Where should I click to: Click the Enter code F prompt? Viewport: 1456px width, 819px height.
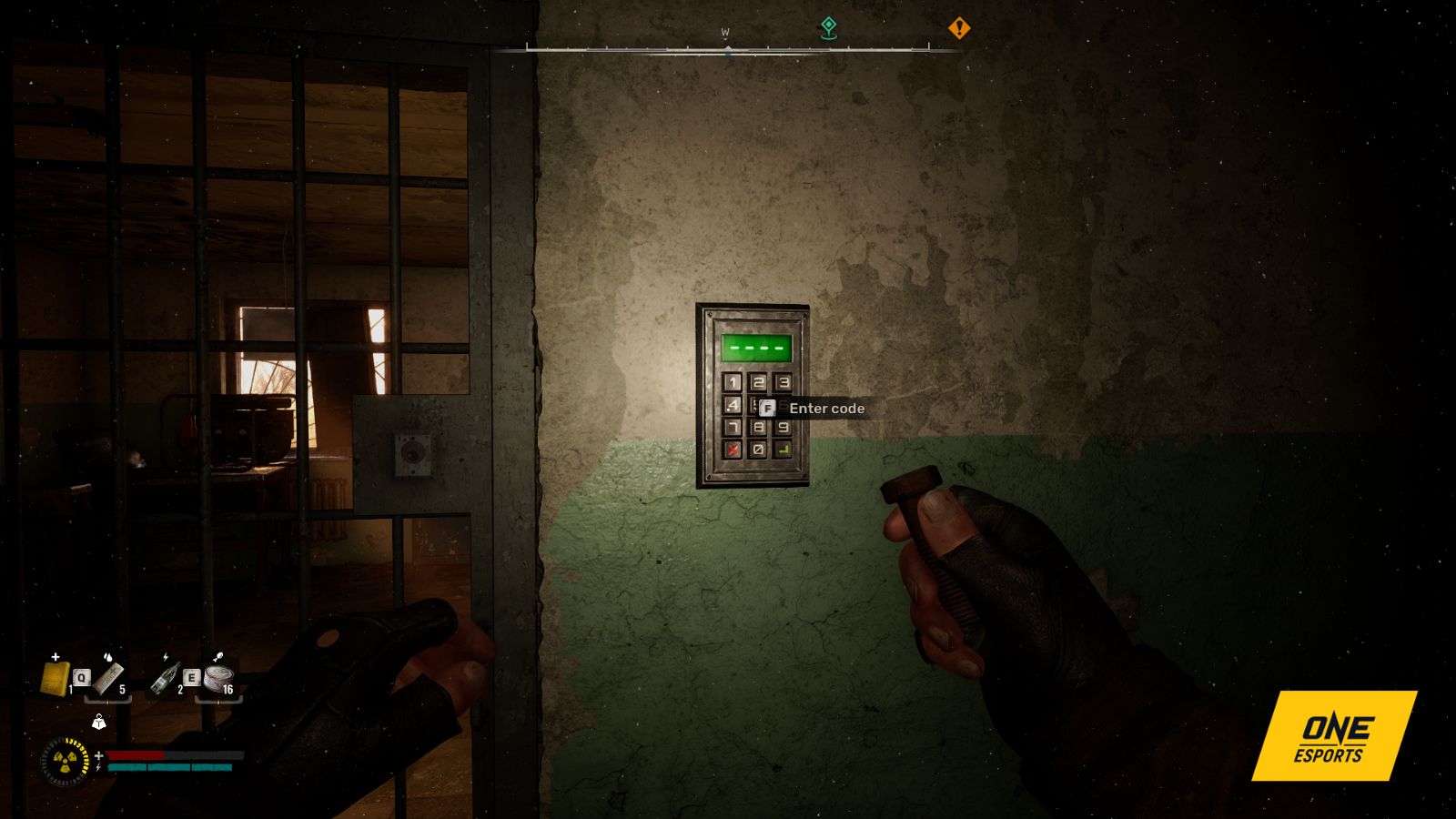point(813,409)
